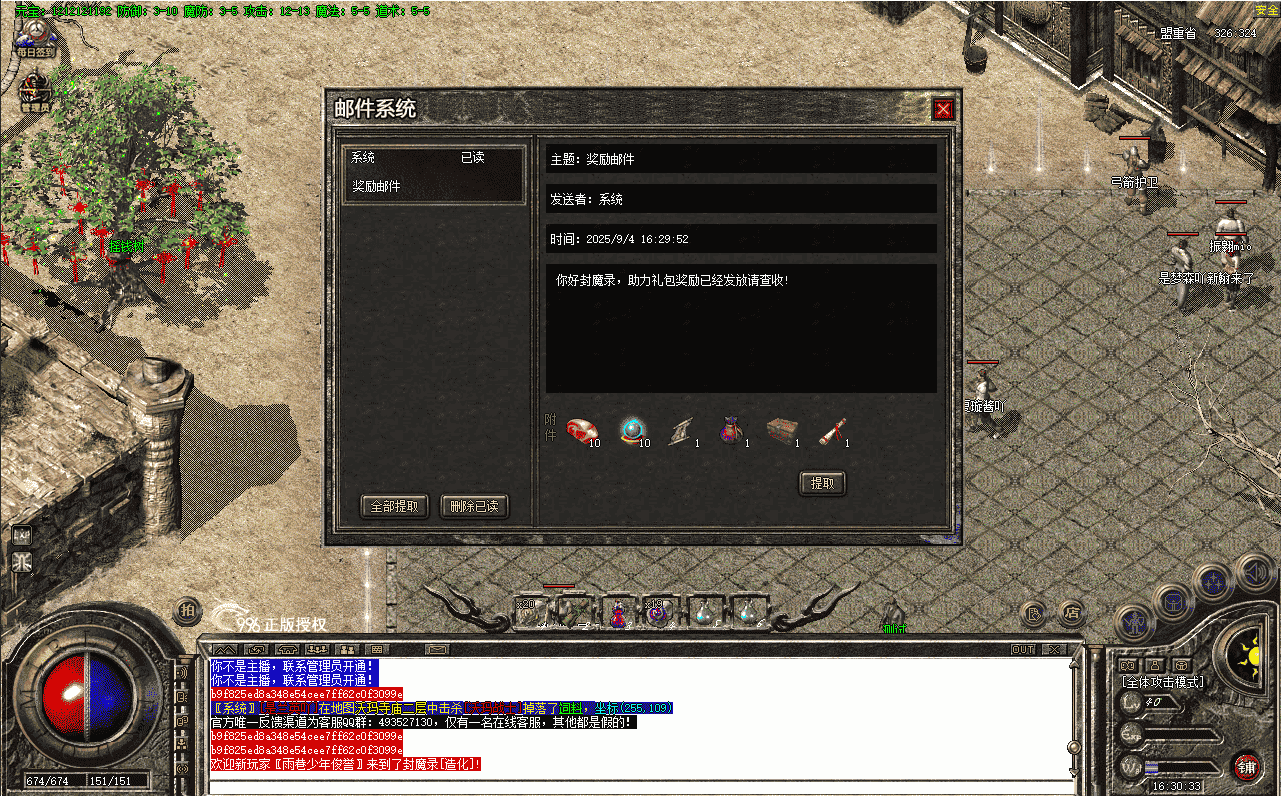
Task: Close the mail system window
Action: pyautogui.click(x=942, y=109)
